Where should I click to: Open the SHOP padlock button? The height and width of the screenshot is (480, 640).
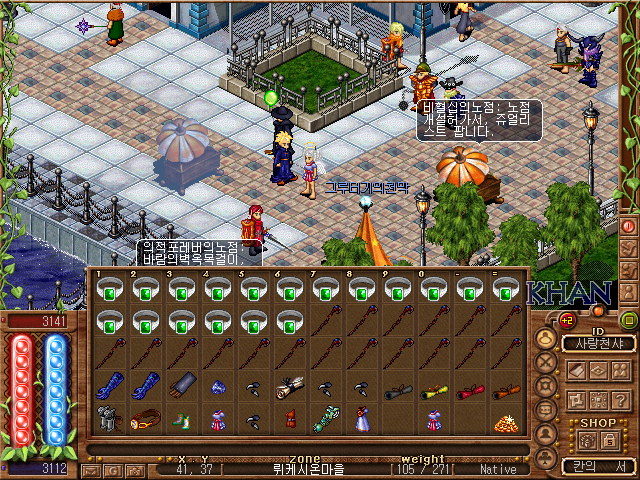pos(609,438)
